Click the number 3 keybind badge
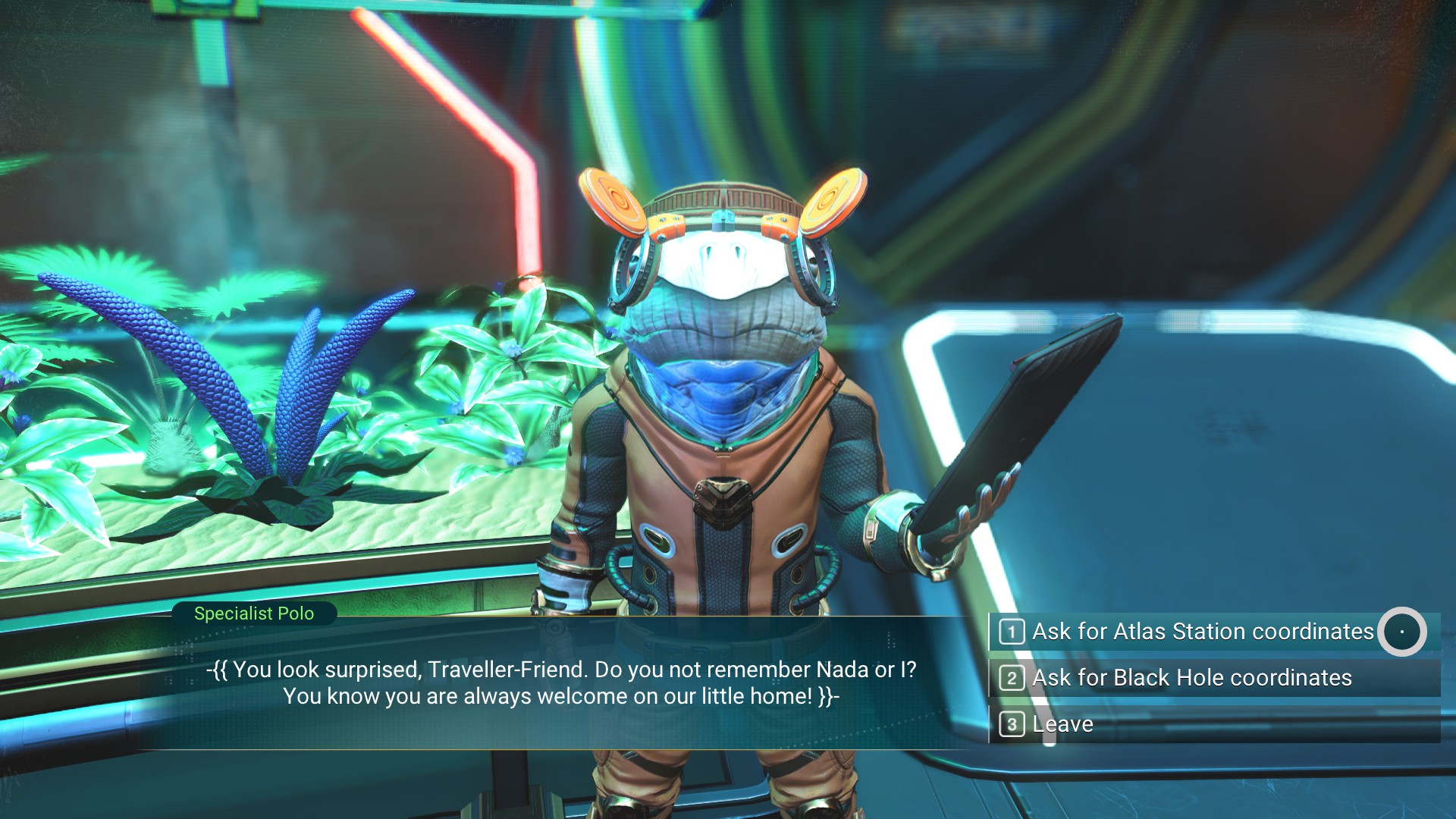 click(1012, 724)
